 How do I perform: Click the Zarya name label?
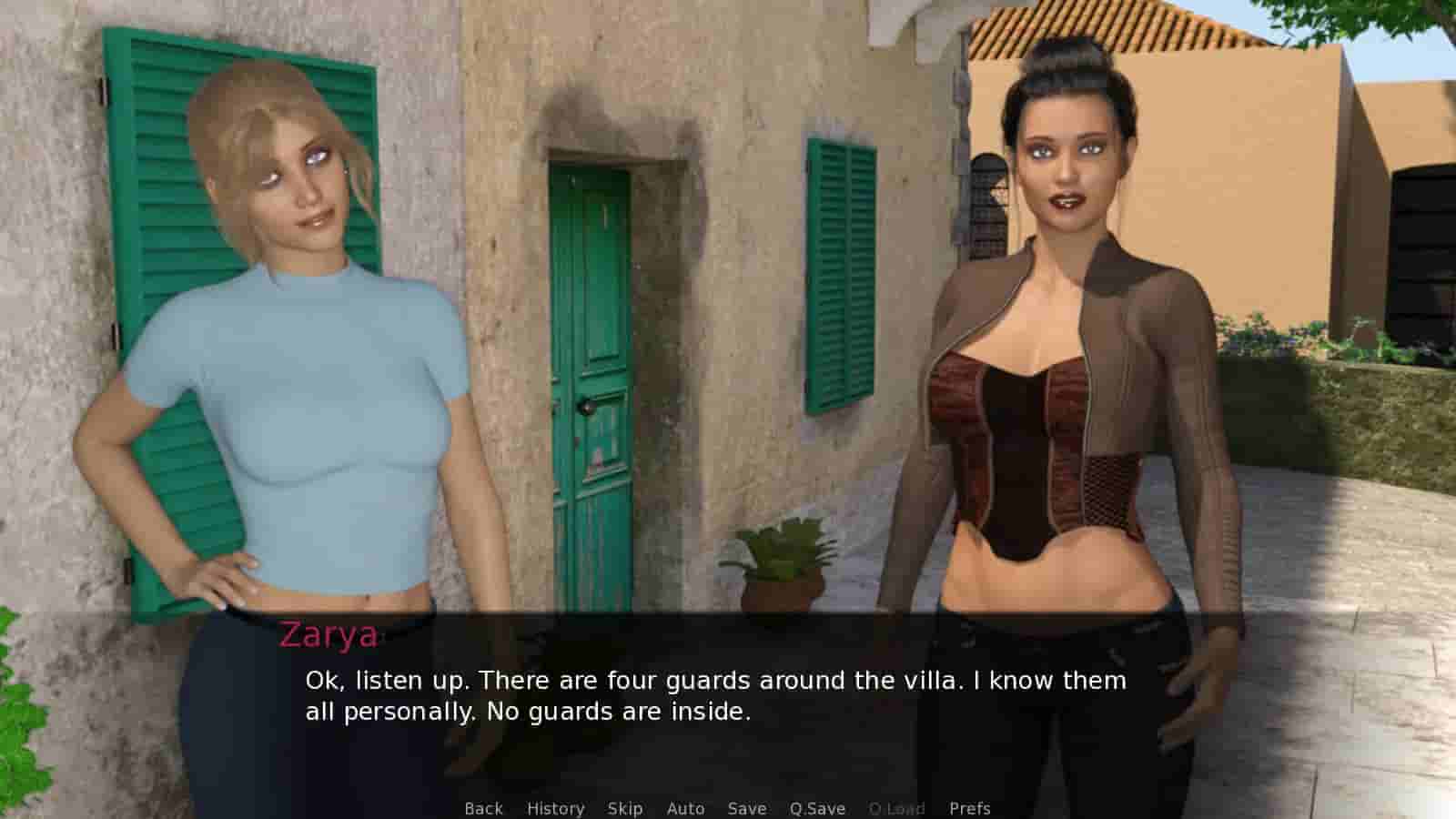click(x=328, y=635)
